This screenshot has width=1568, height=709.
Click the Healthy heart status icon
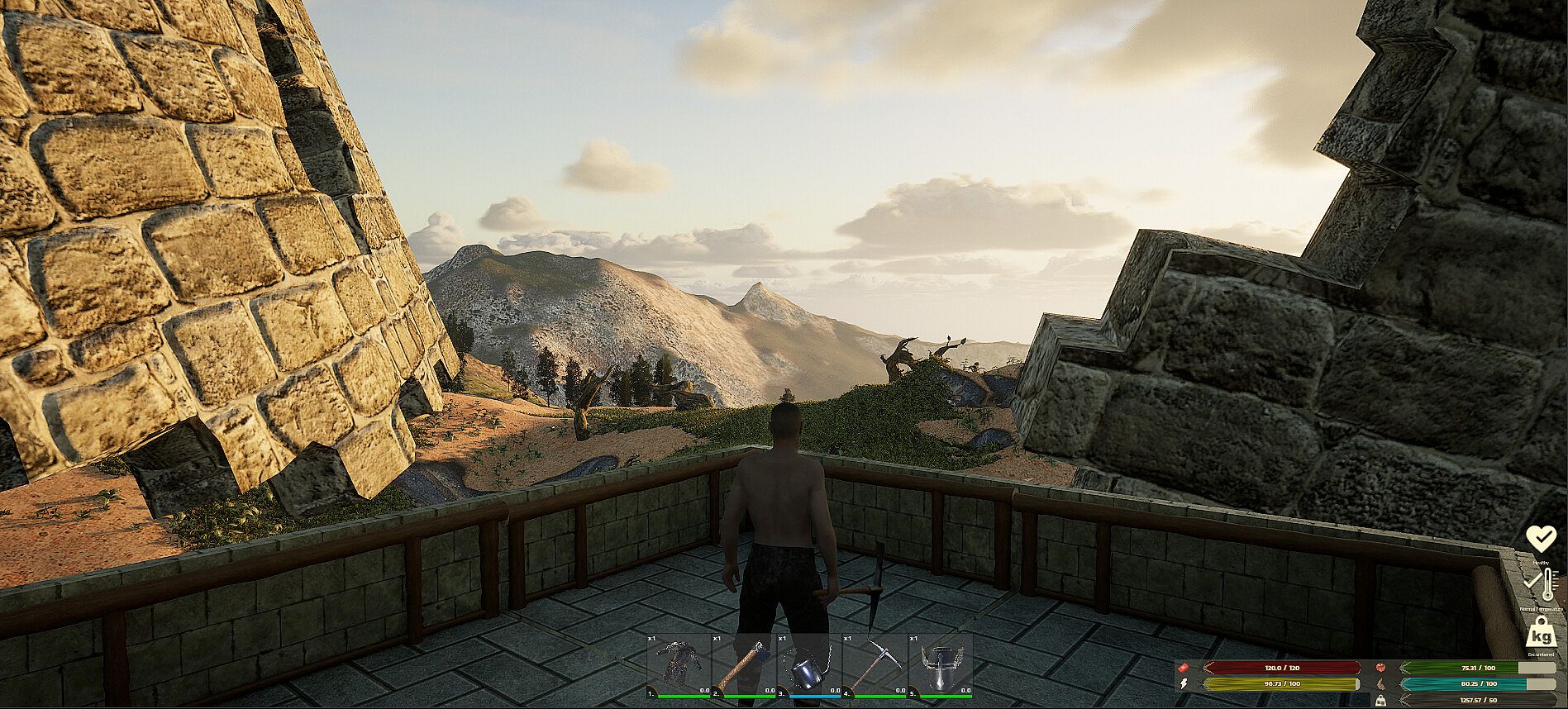[x=1541, y=539]
